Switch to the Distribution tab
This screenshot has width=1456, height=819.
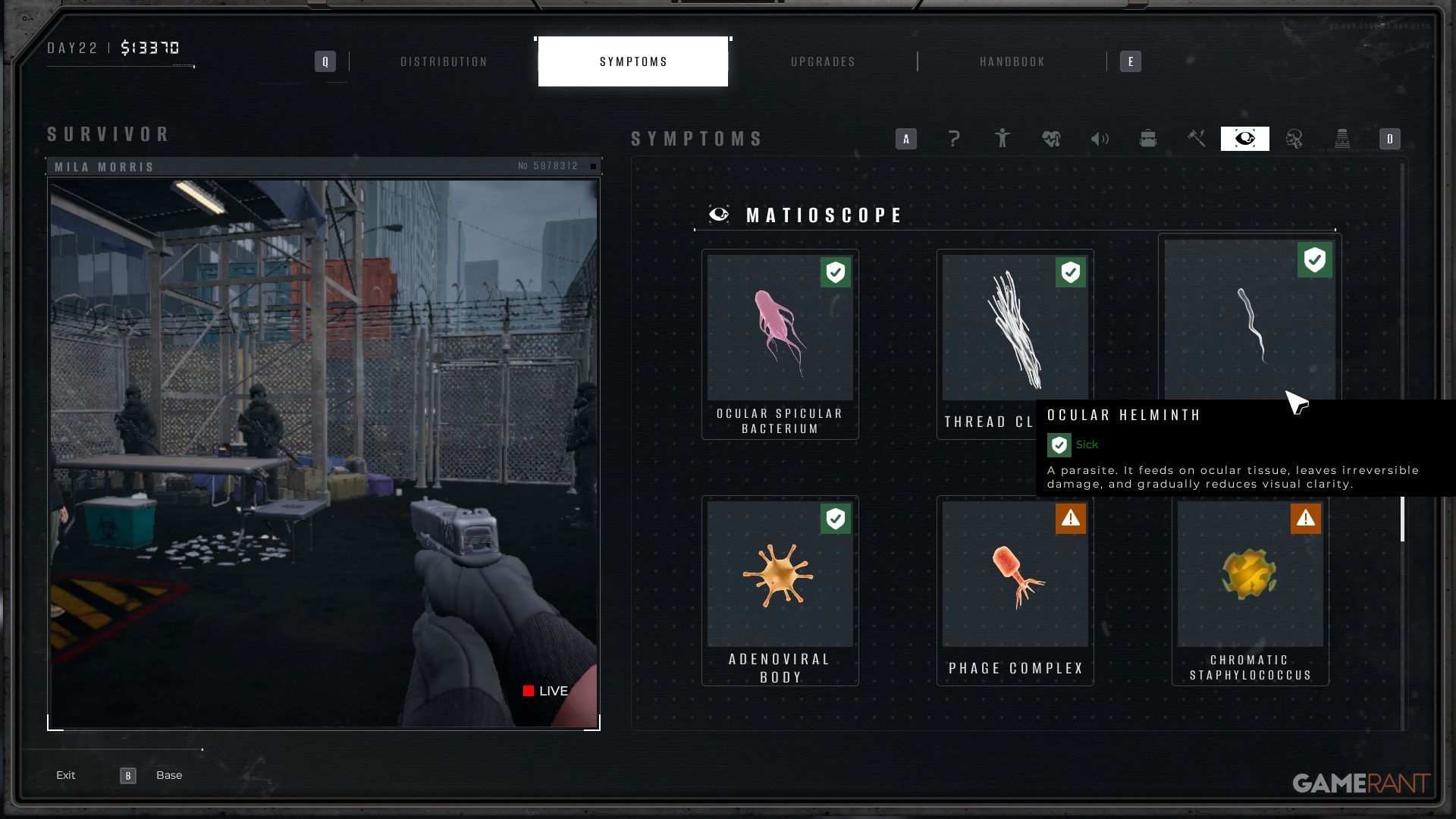(444, 61)
